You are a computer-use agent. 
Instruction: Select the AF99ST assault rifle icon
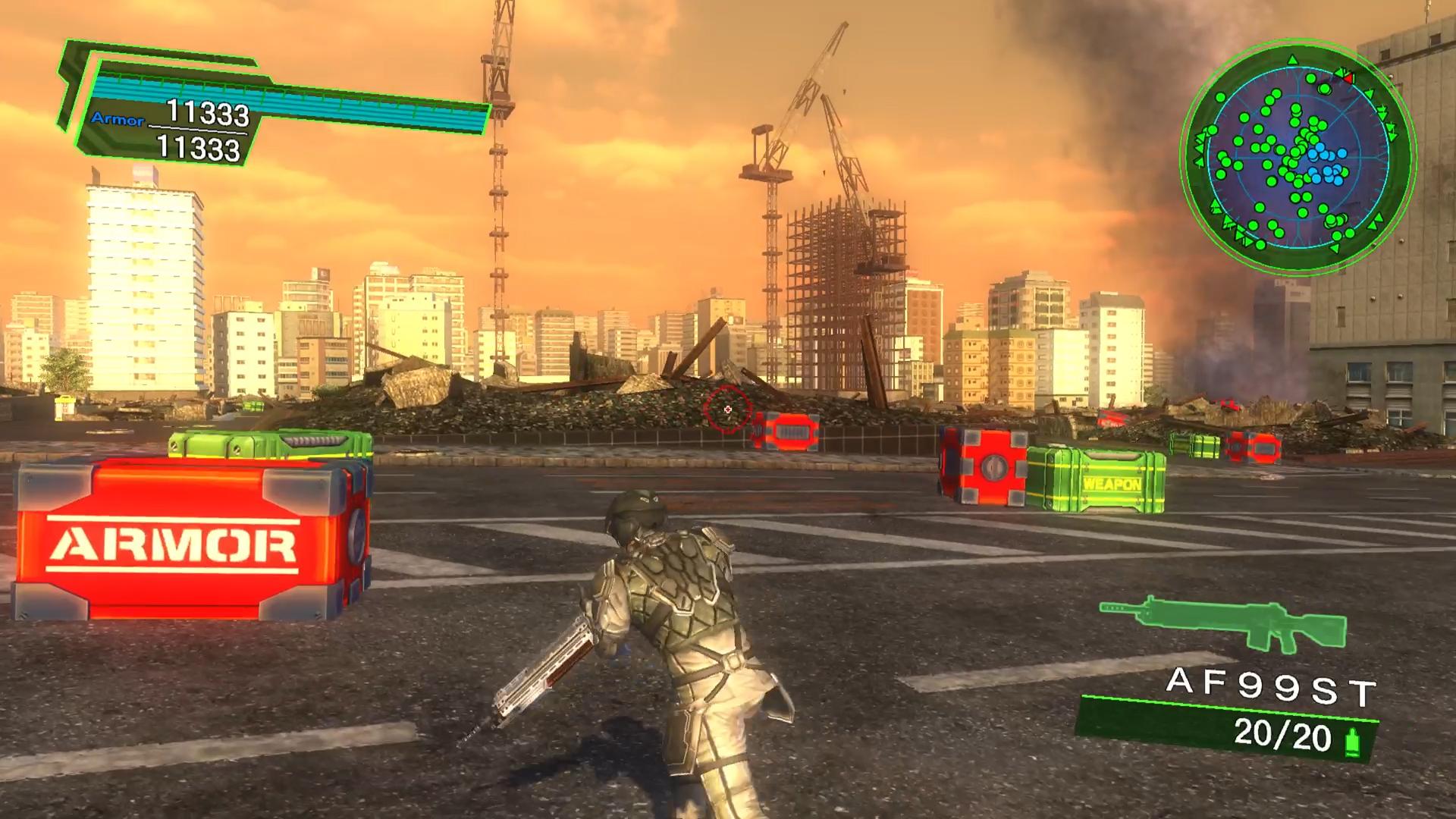(1222, 623)
